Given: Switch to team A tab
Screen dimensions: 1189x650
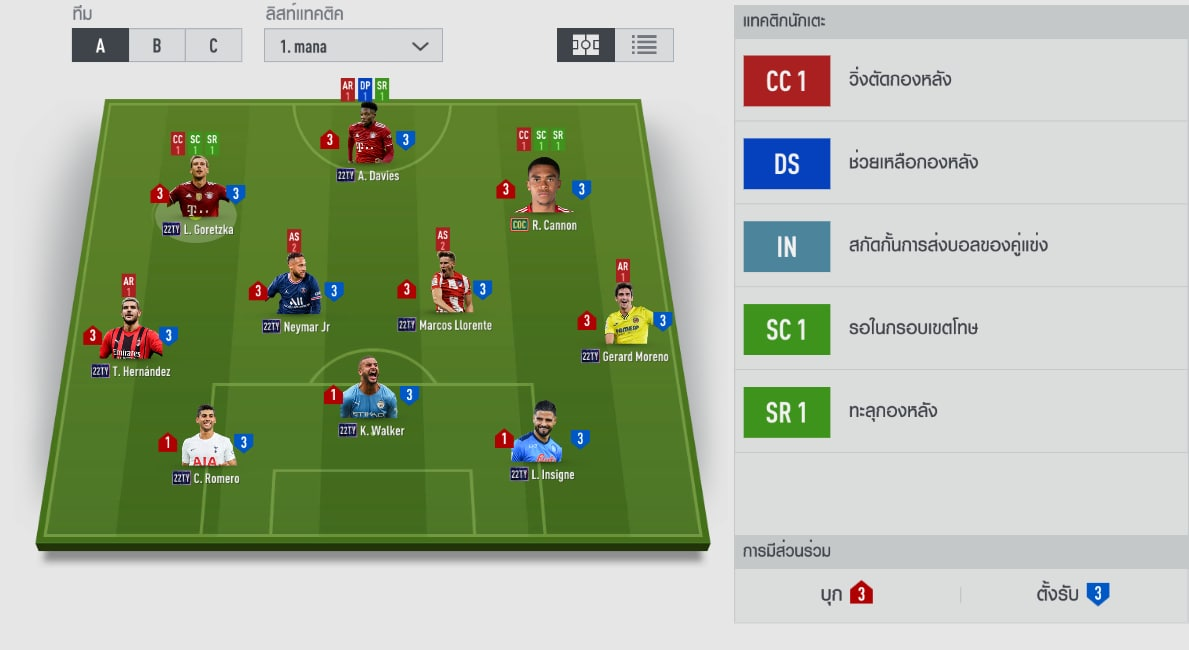Looking at the screenshot, I should click(100, 46).
